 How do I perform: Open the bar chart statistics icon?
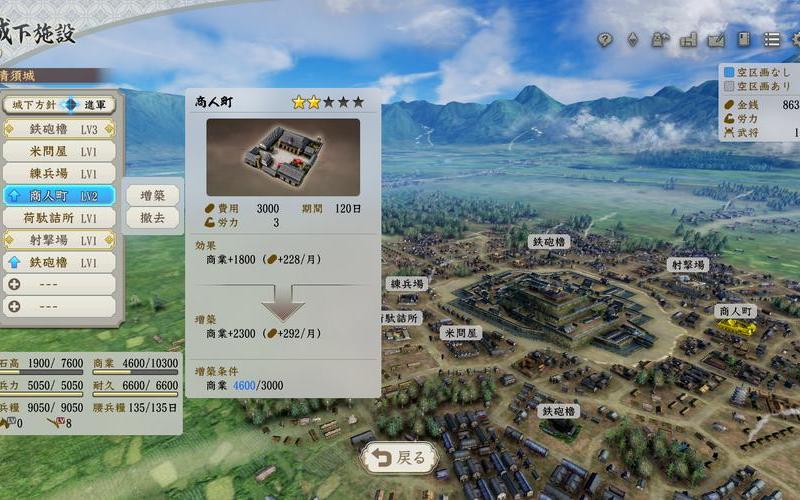point(688,40)
